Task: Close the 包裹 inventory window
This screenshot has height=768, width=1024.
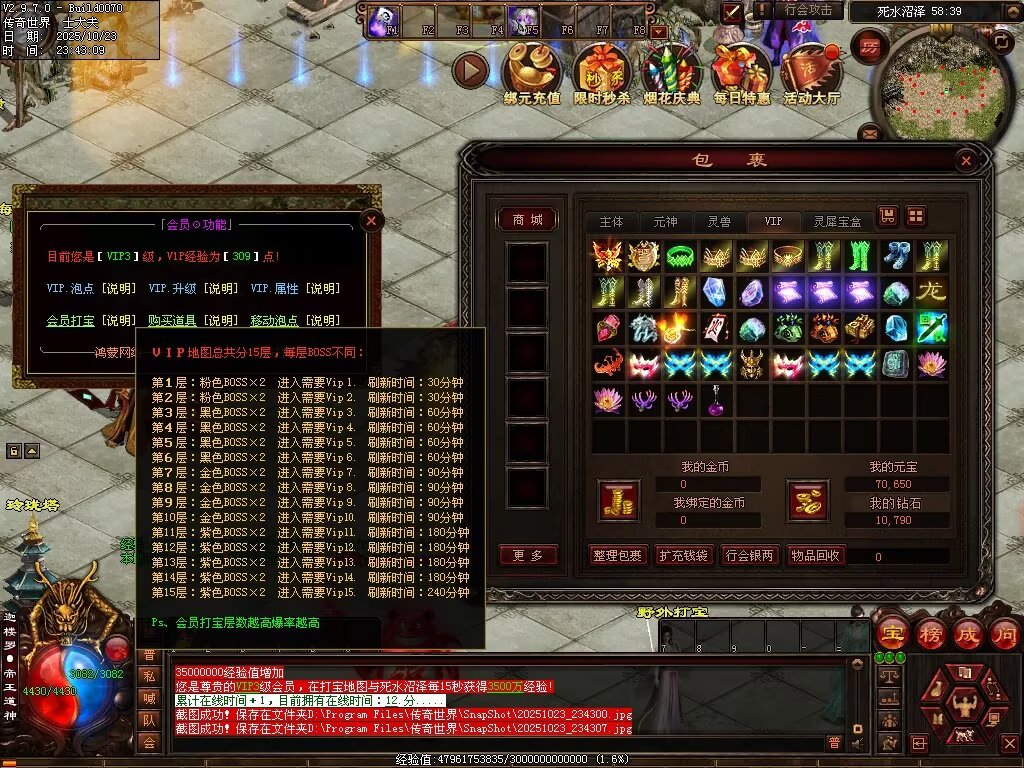Action: pyautogui.click(x=965, y=160)
